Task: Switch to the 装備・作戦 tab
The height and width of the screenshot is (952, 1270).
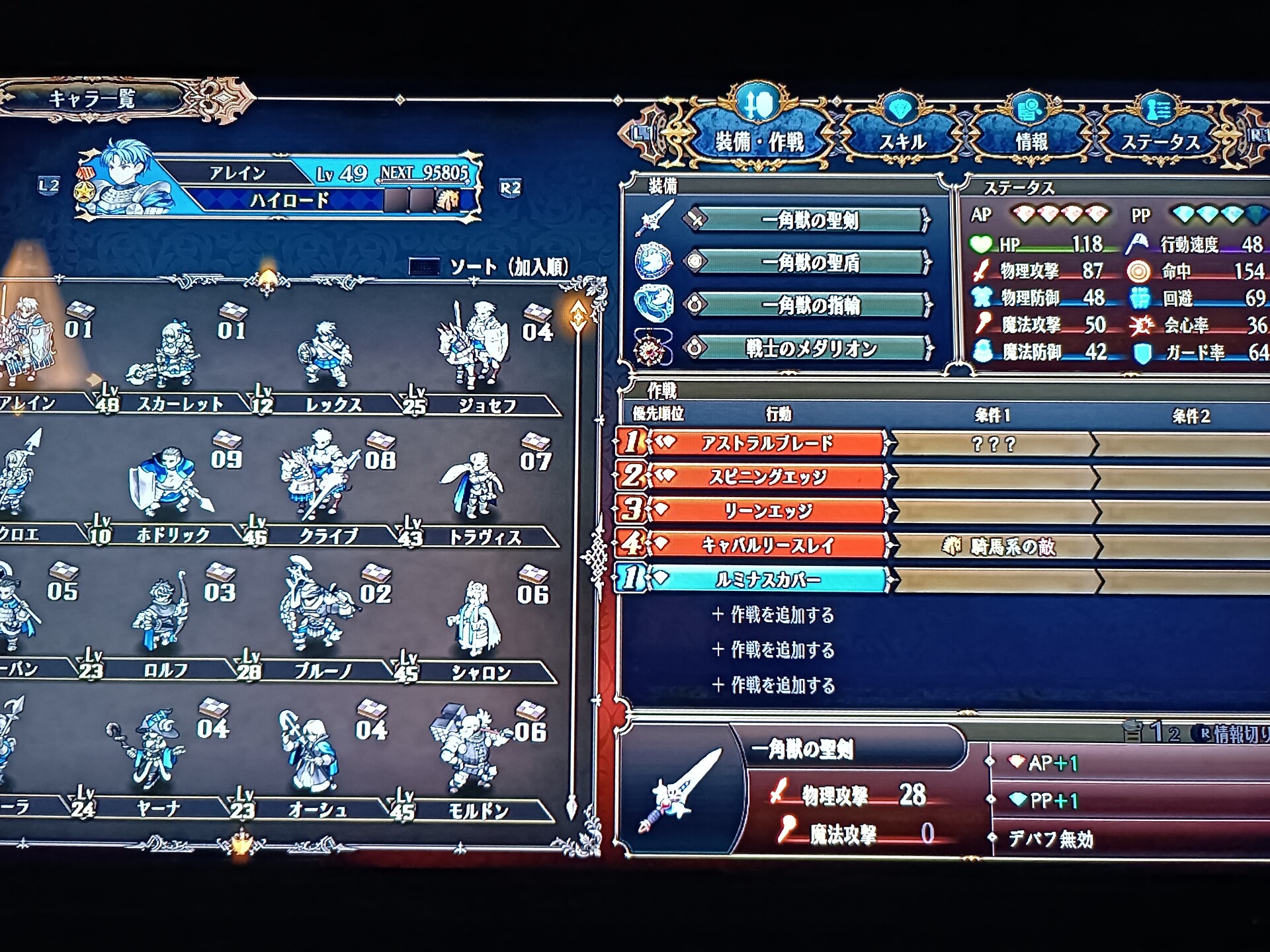Action: [759, 139]
